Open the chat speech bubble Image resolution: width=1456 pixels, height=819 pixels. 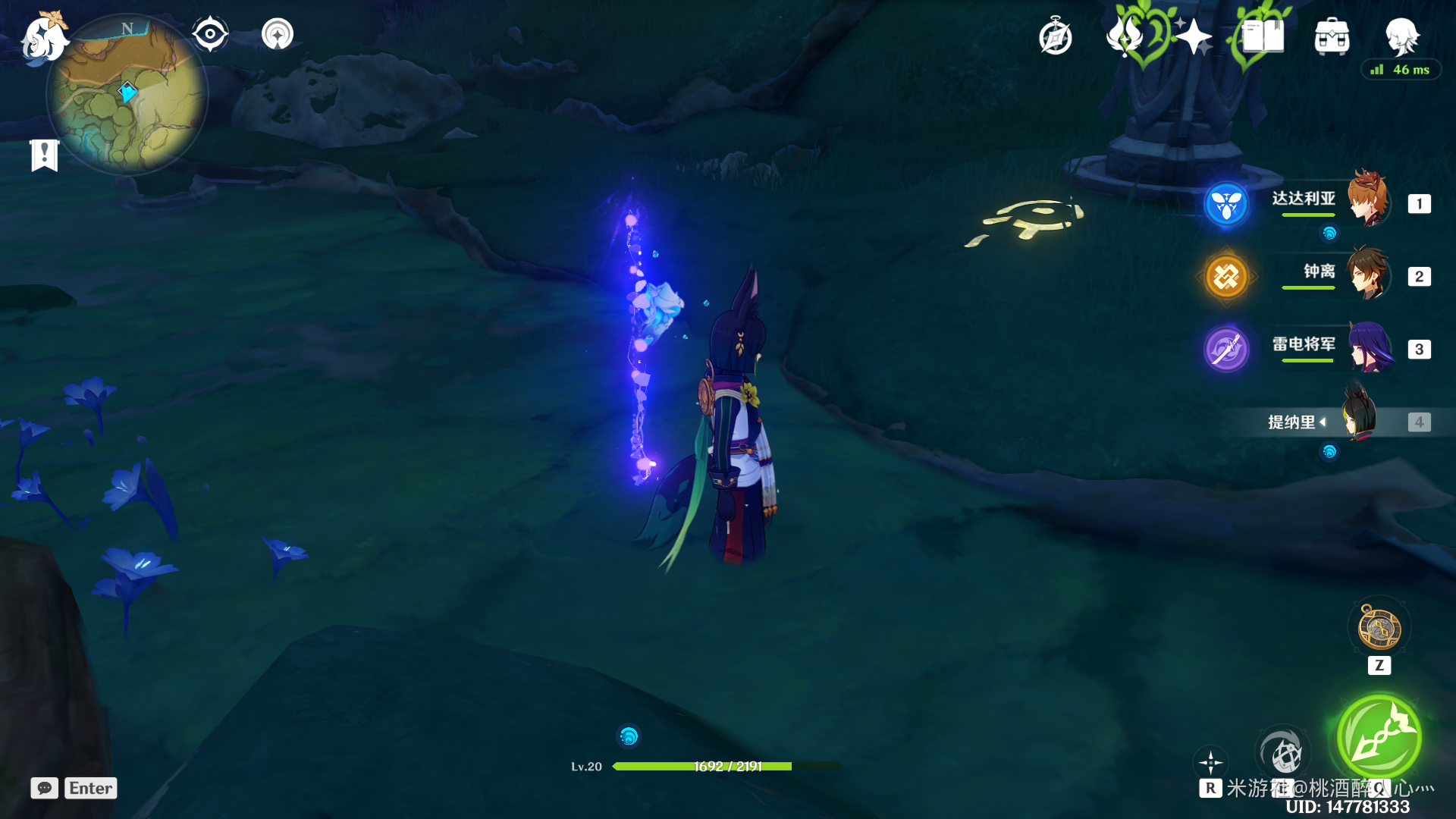(44, 788)
